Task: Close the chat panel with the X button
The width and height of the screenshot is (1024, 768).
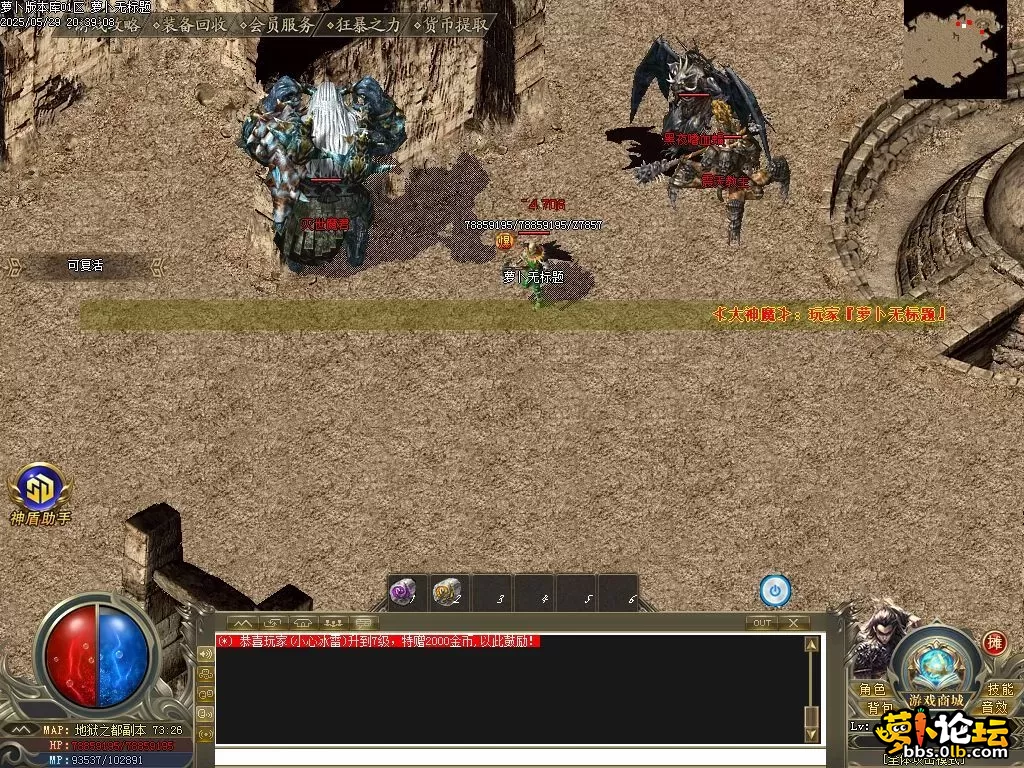Action: [793, 622]
